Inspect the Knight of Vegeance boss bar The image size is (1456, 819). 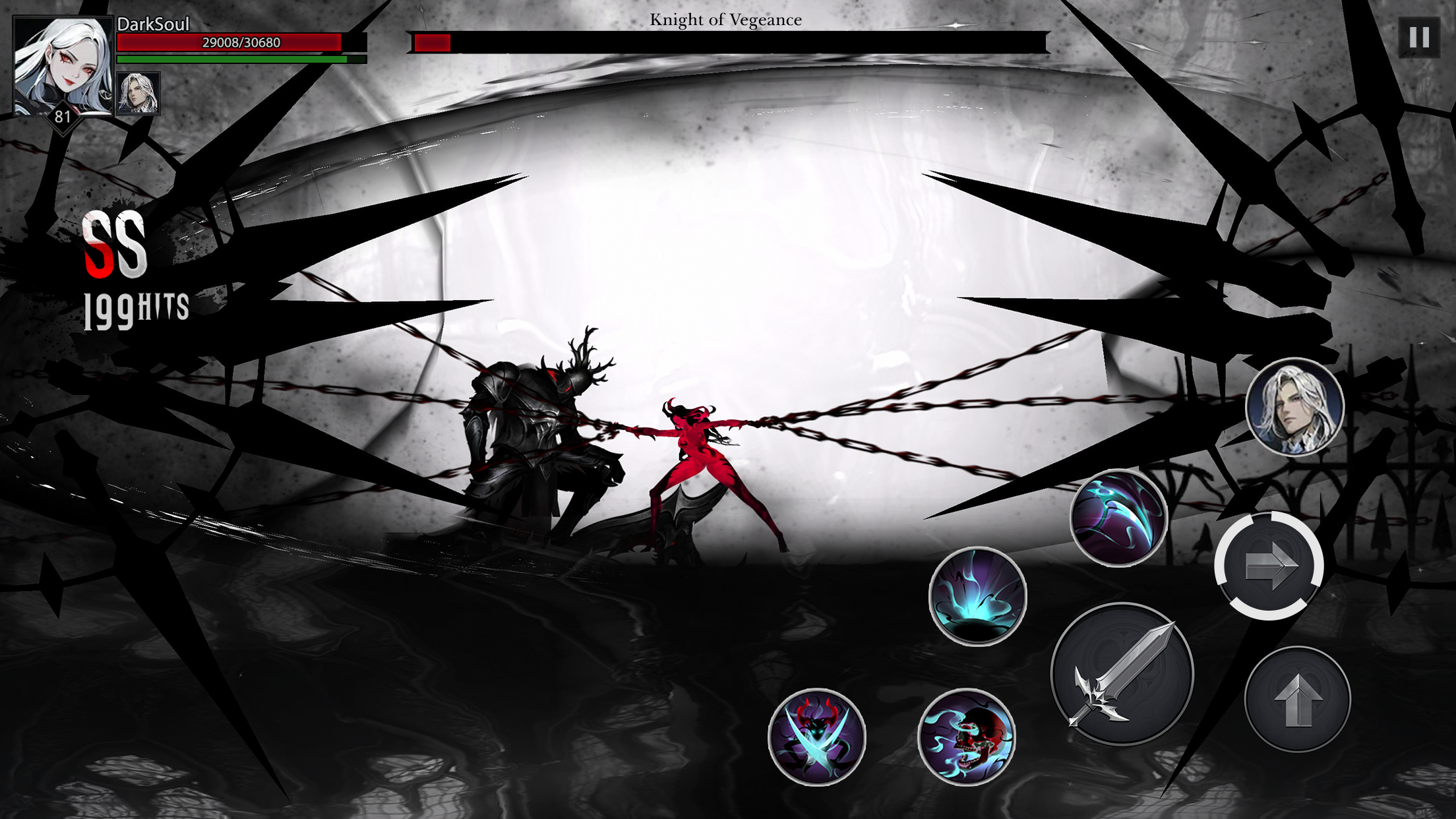[725, 41]
